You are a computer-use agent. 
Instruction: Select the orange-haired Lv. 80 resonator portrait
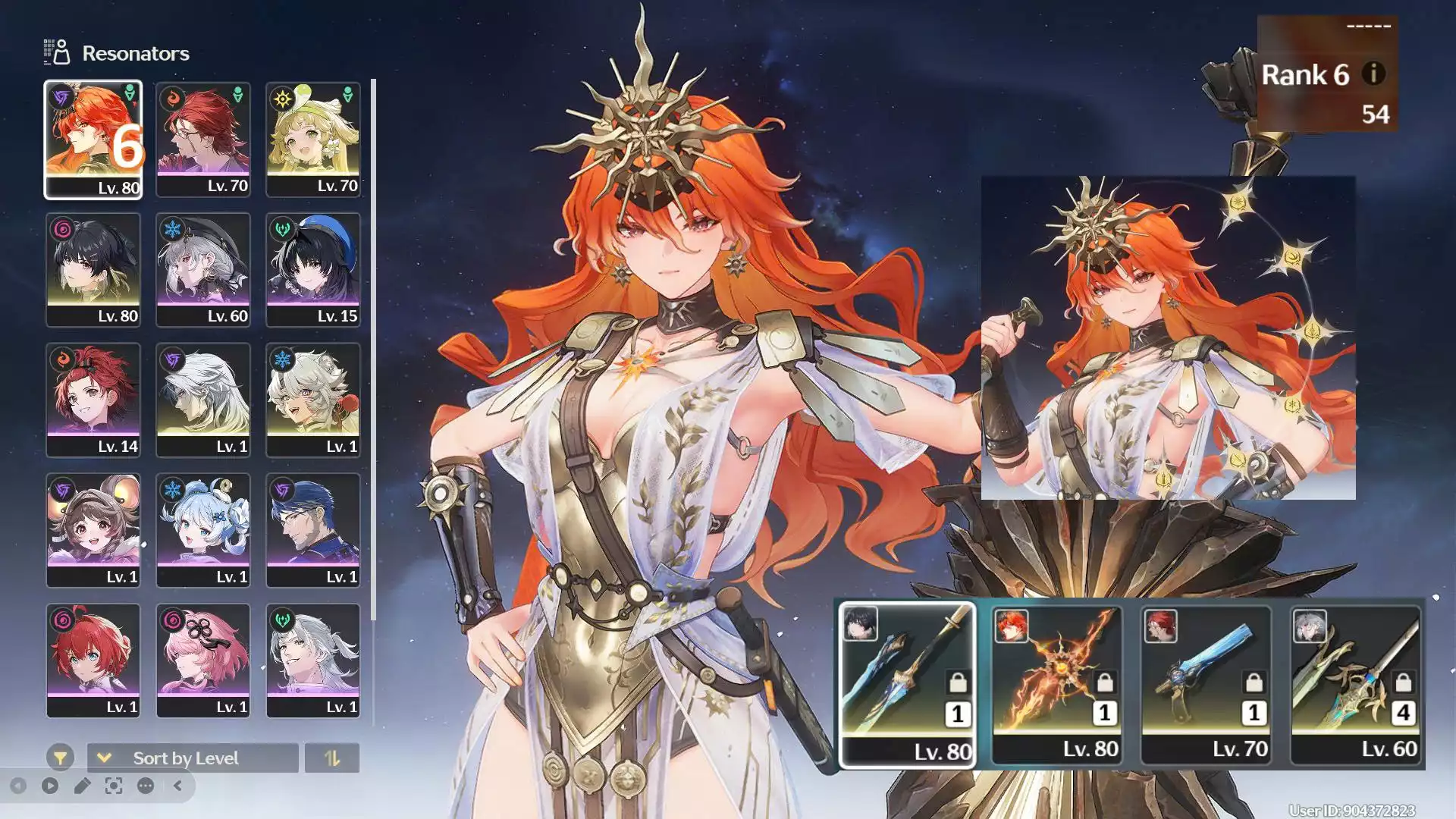coord(93,140)
